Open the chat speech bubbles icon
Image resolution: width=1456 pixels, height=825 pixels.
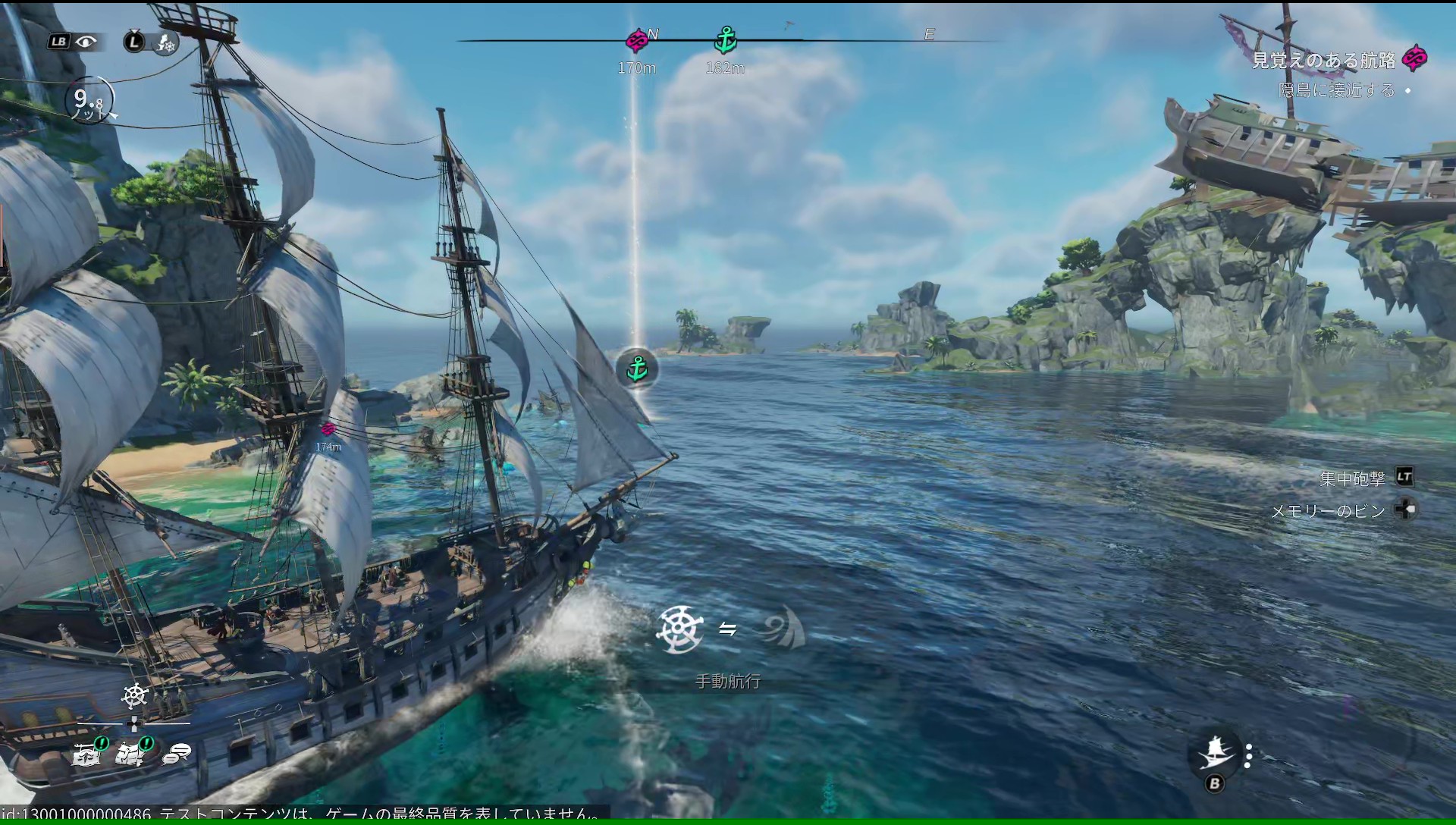point(177,753)
